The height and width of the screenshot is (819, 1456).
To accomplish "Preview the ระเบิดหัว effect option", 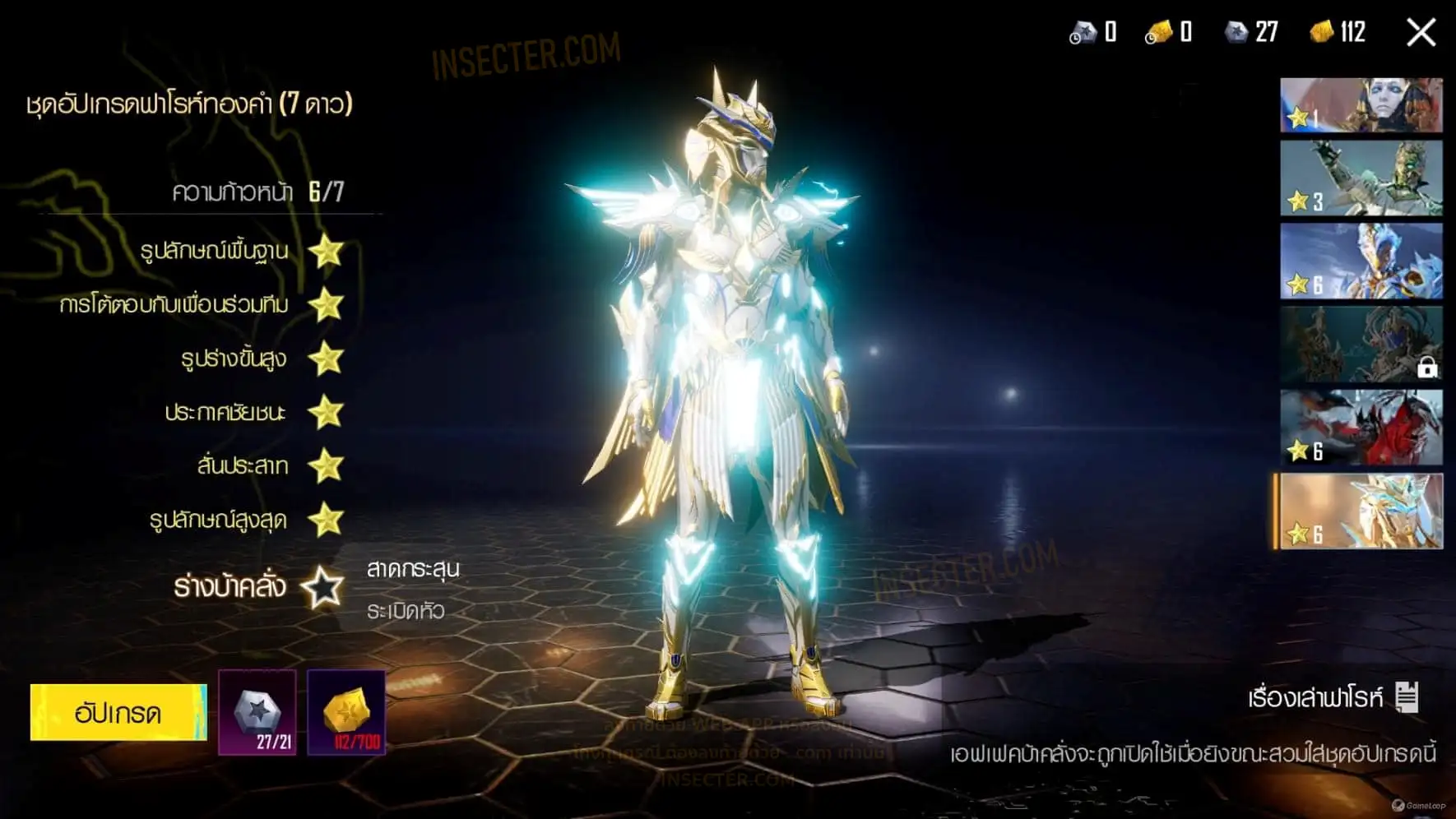I will click(406, 611).
